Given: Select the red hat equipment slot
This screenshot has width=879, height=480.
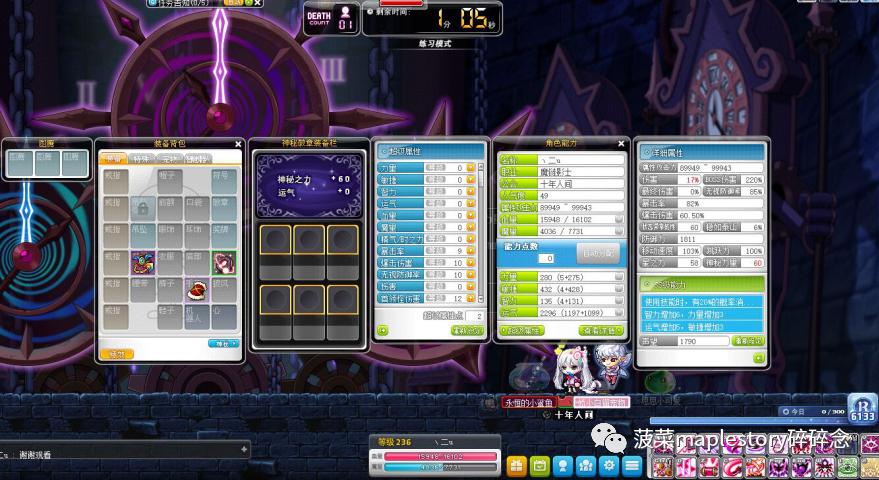Looking at the screenshot, I should [x=197, y=290].
